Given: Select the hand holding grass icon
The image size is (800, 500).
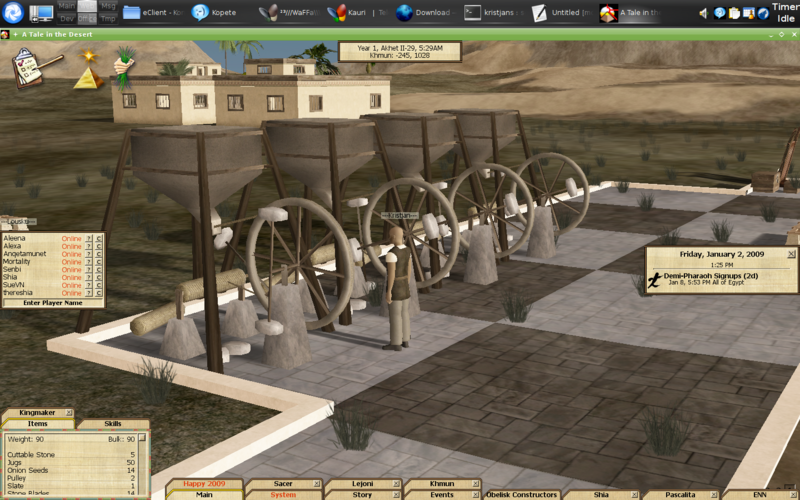Looking at the screenshot, I should (x=124, y=65).
